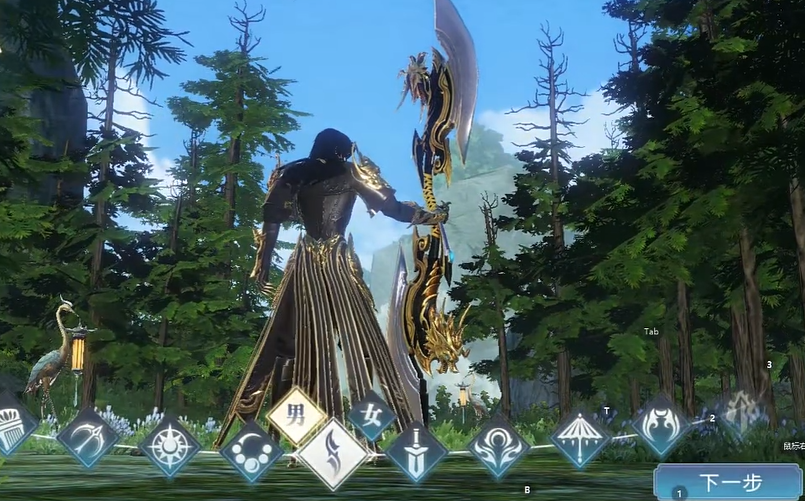Pick the umbrella class icon
Screen dimensions: 805x501
[x=580, y=437]
